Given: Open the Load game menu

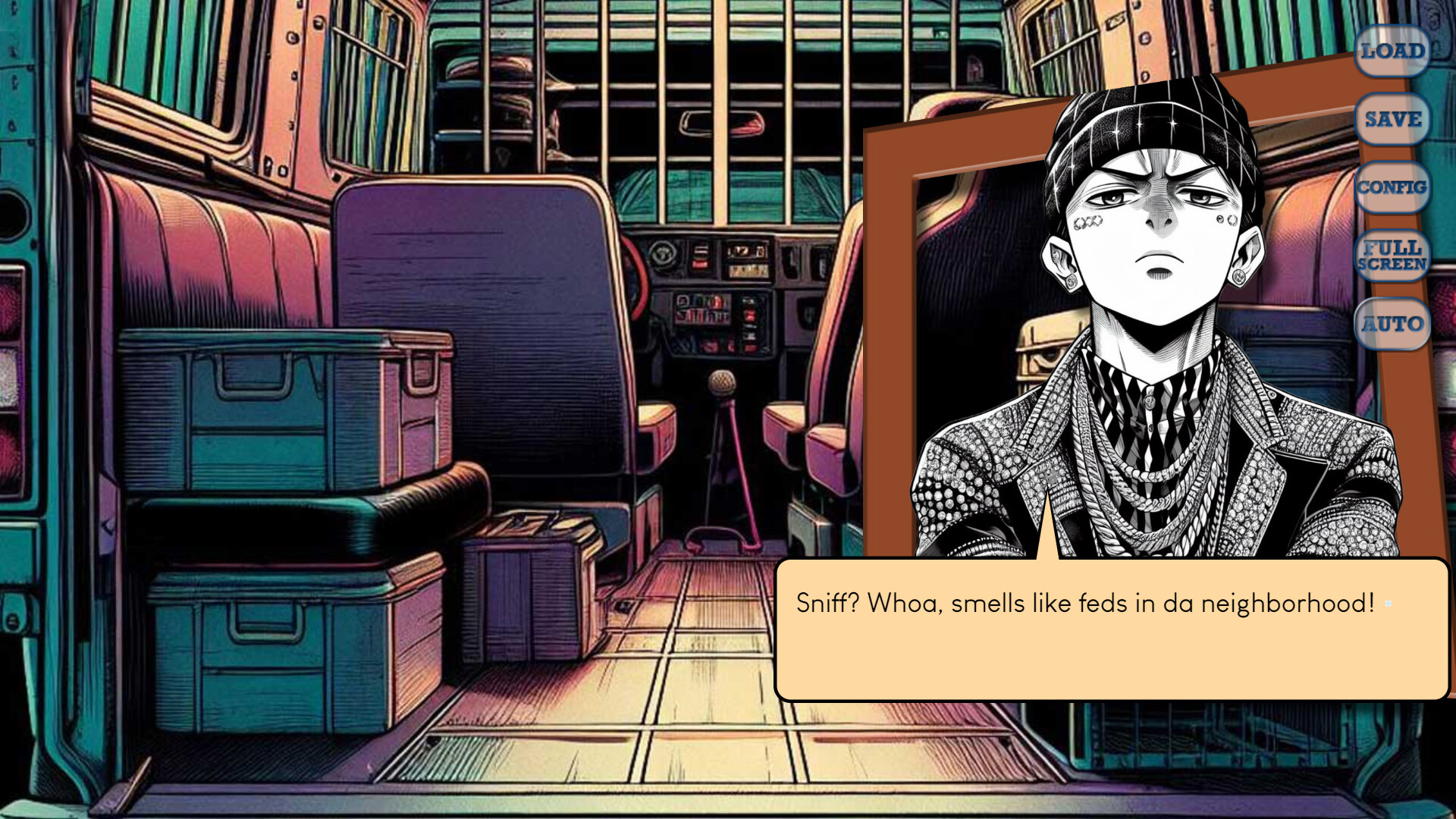Looking at the screenshot, I should coord(1392,52).
